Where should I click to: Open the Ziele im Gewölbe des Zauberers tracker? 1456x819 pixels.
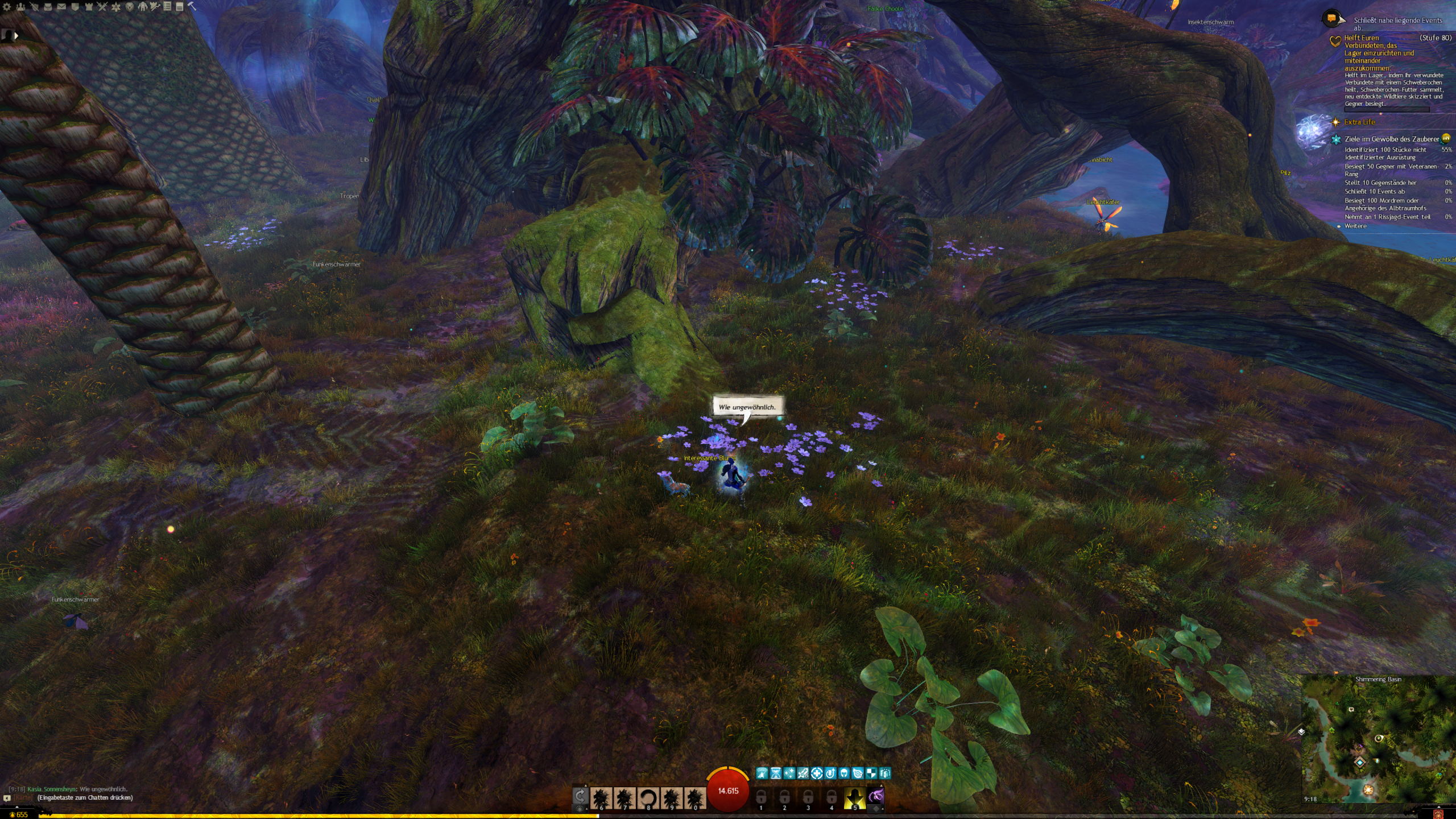click(1391, 139)
